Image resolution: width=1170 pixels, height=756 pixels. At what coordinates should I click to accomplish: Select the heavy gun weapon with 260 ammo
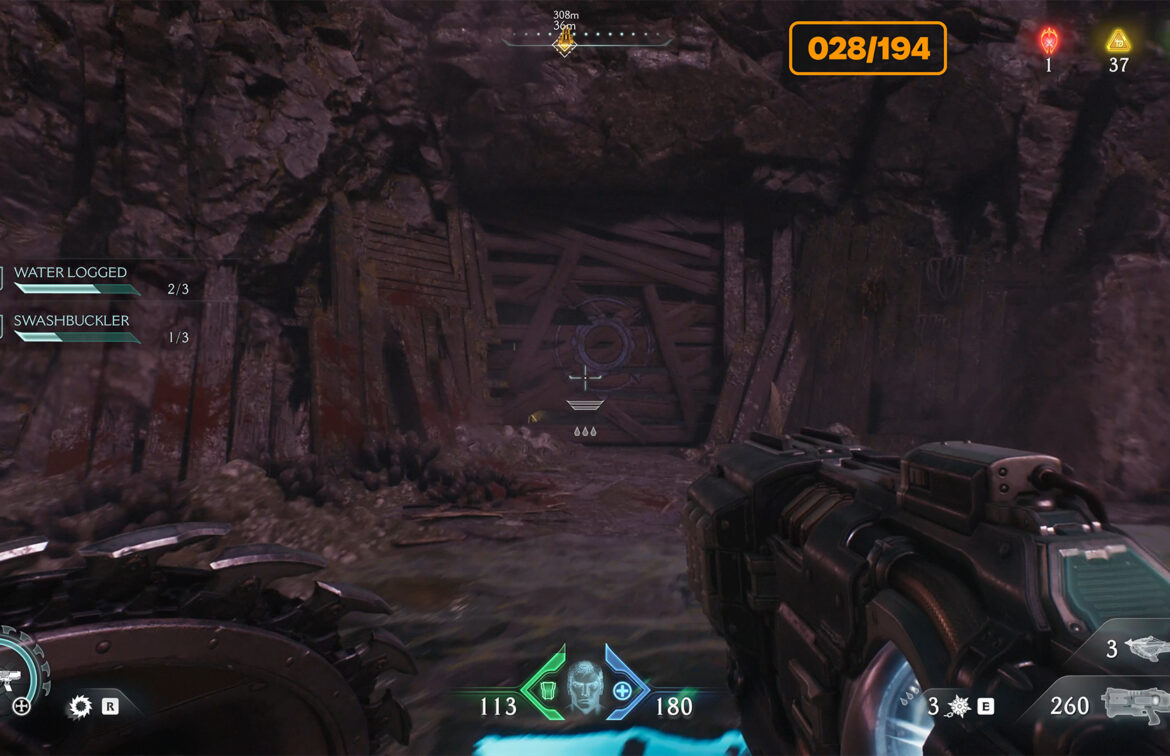point(1135,705)
